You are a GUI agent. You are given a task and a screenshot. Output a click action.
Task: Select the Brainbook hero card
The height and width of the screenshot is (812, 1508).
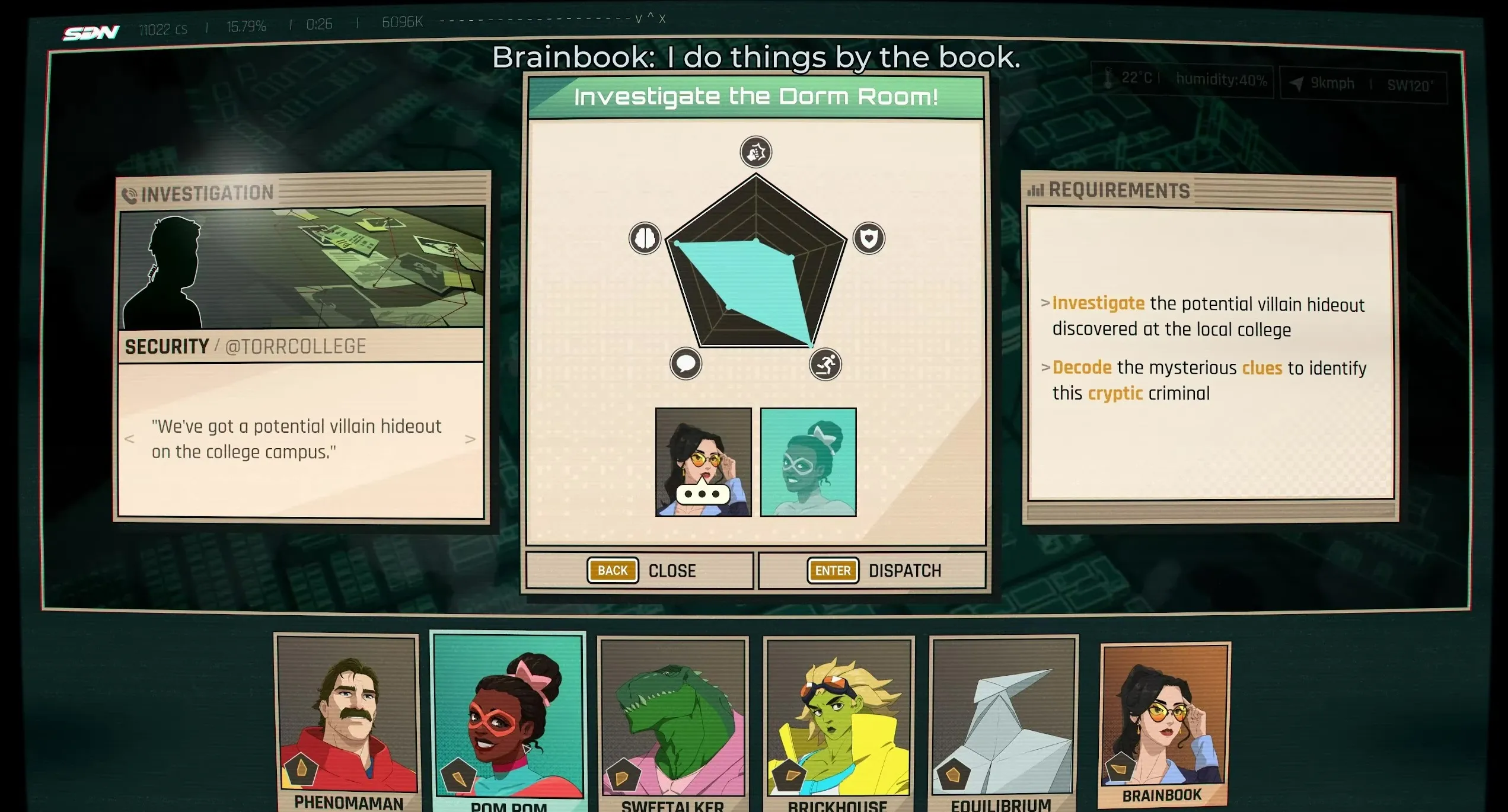[1164, 720]
